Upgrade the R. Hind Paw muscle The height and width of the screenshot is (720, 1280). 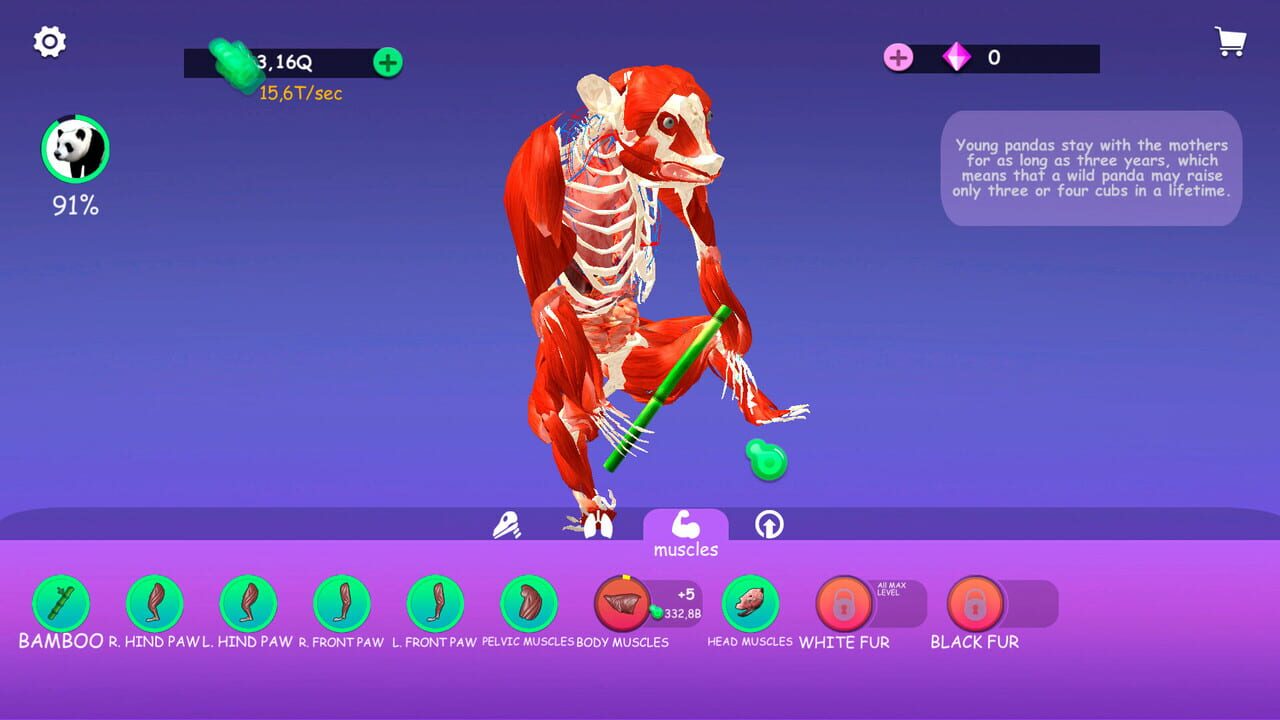153,604
